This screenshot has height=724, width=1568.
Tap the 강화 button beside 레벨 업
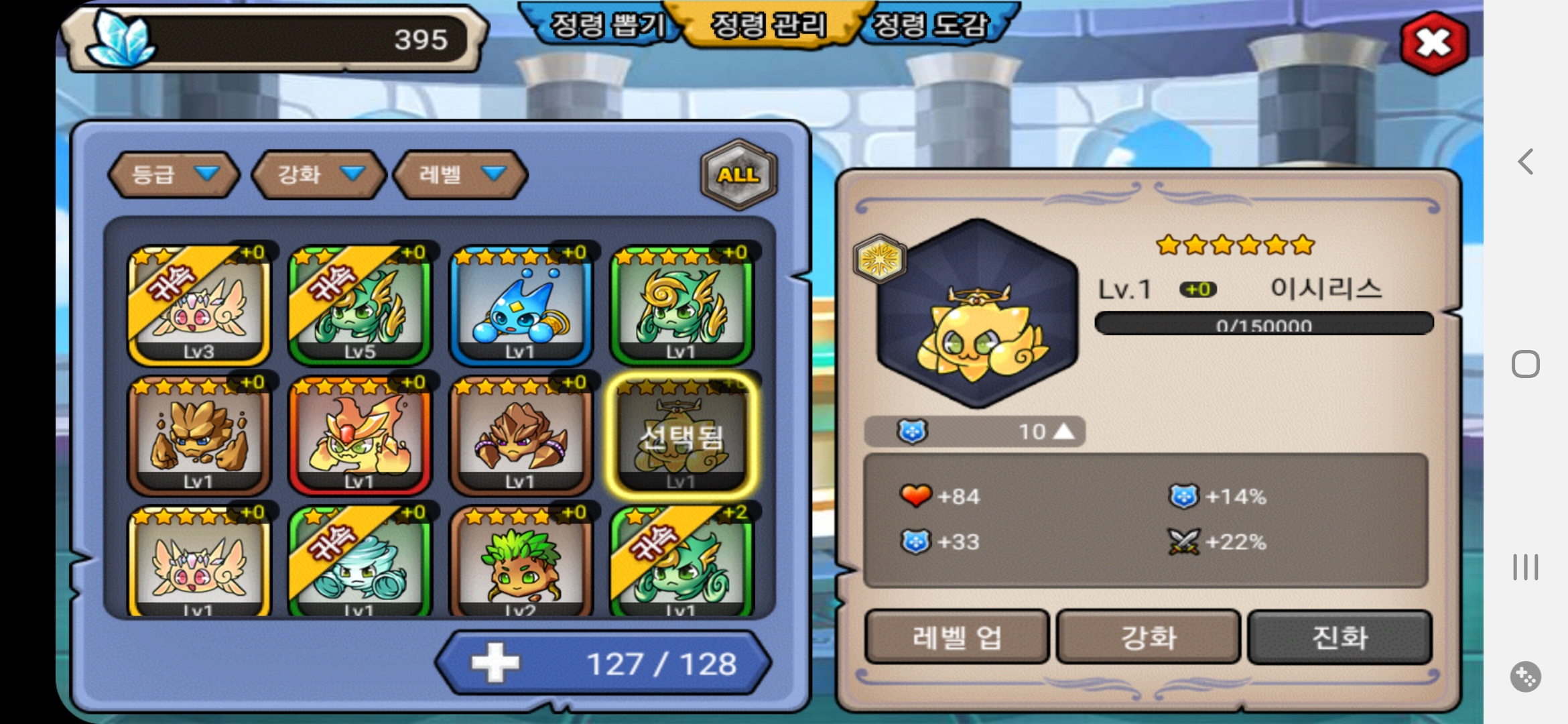pyautogui.click(x=1149, y=637)
